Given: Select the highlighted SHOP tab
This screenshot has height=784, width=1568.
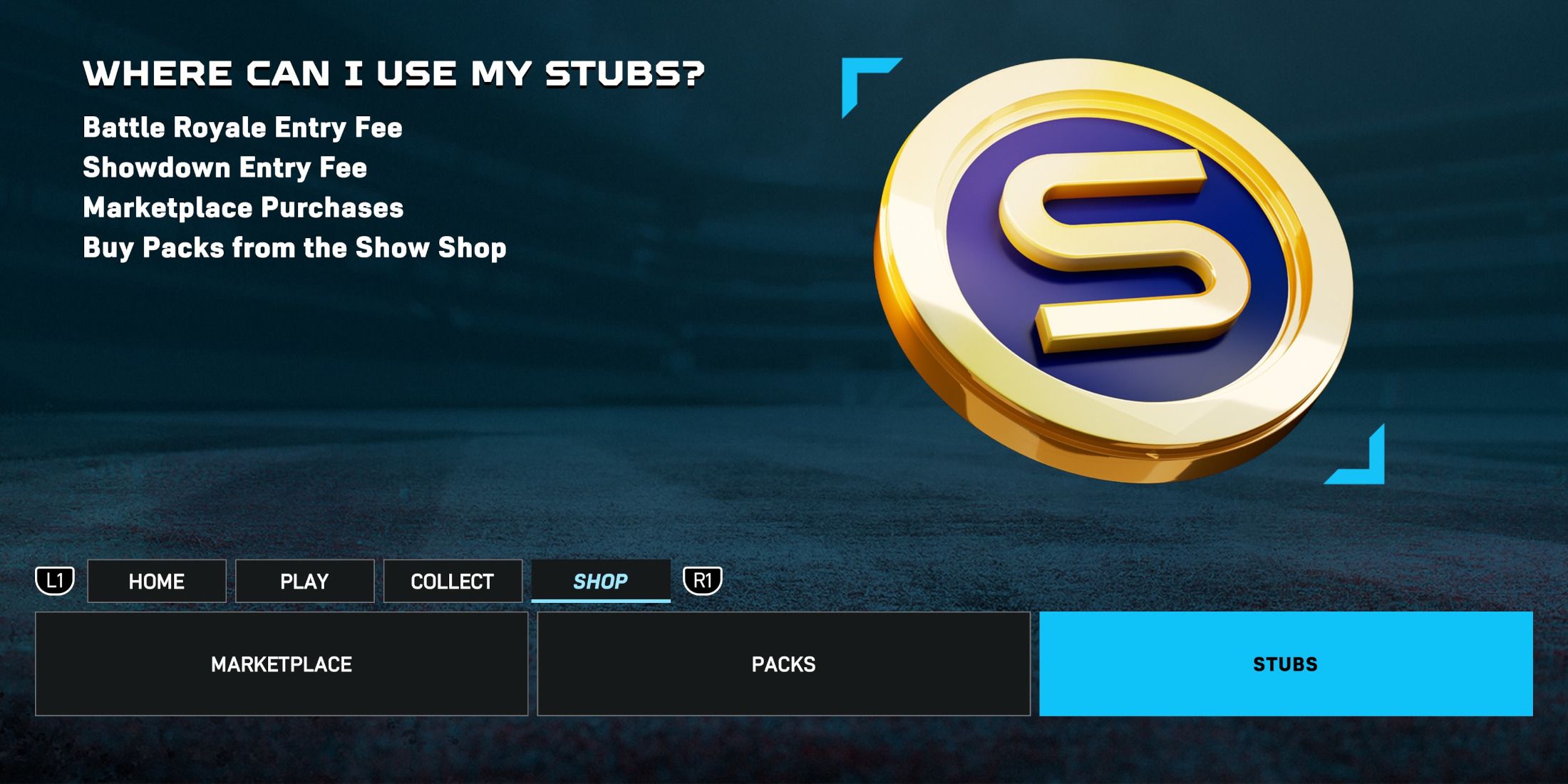Looking at the screenshot, I should pos(601,582).
